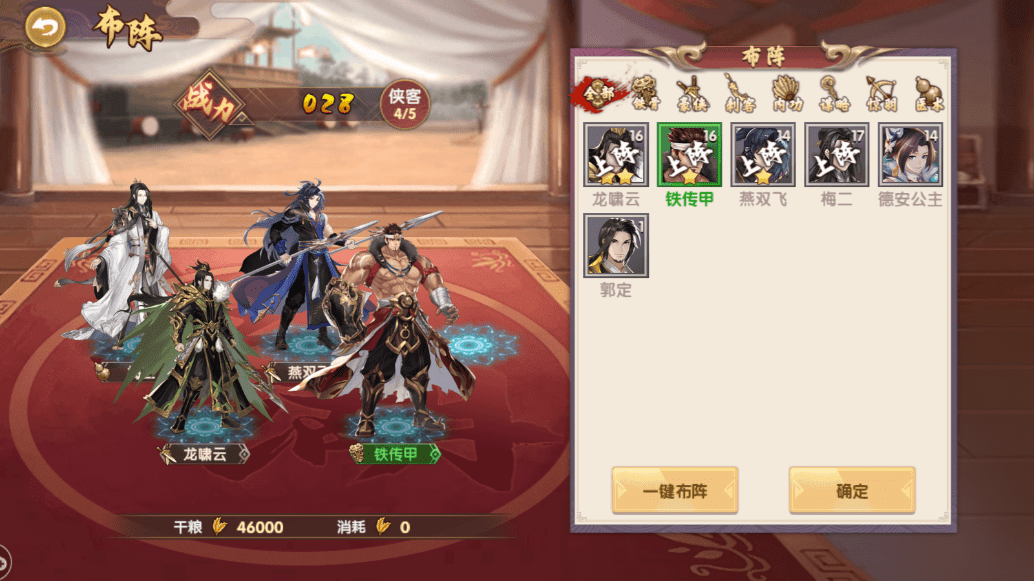This screenshot has width=1034, height=581.
Task: Choose the highlighted 铁传甲 portrait
Action: tap(689, 155)
